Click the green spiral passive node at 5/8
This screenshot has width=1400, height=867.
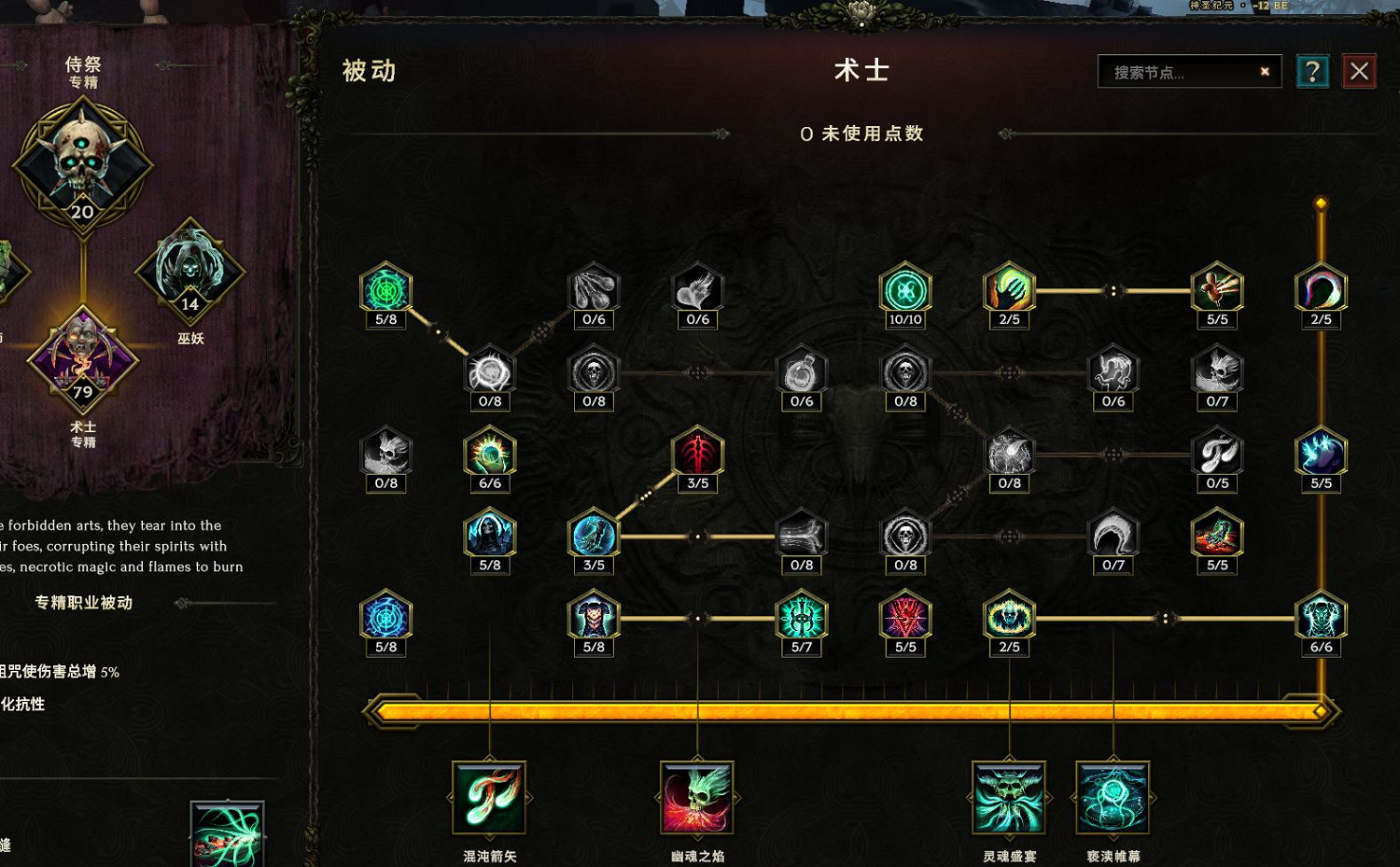385,289
